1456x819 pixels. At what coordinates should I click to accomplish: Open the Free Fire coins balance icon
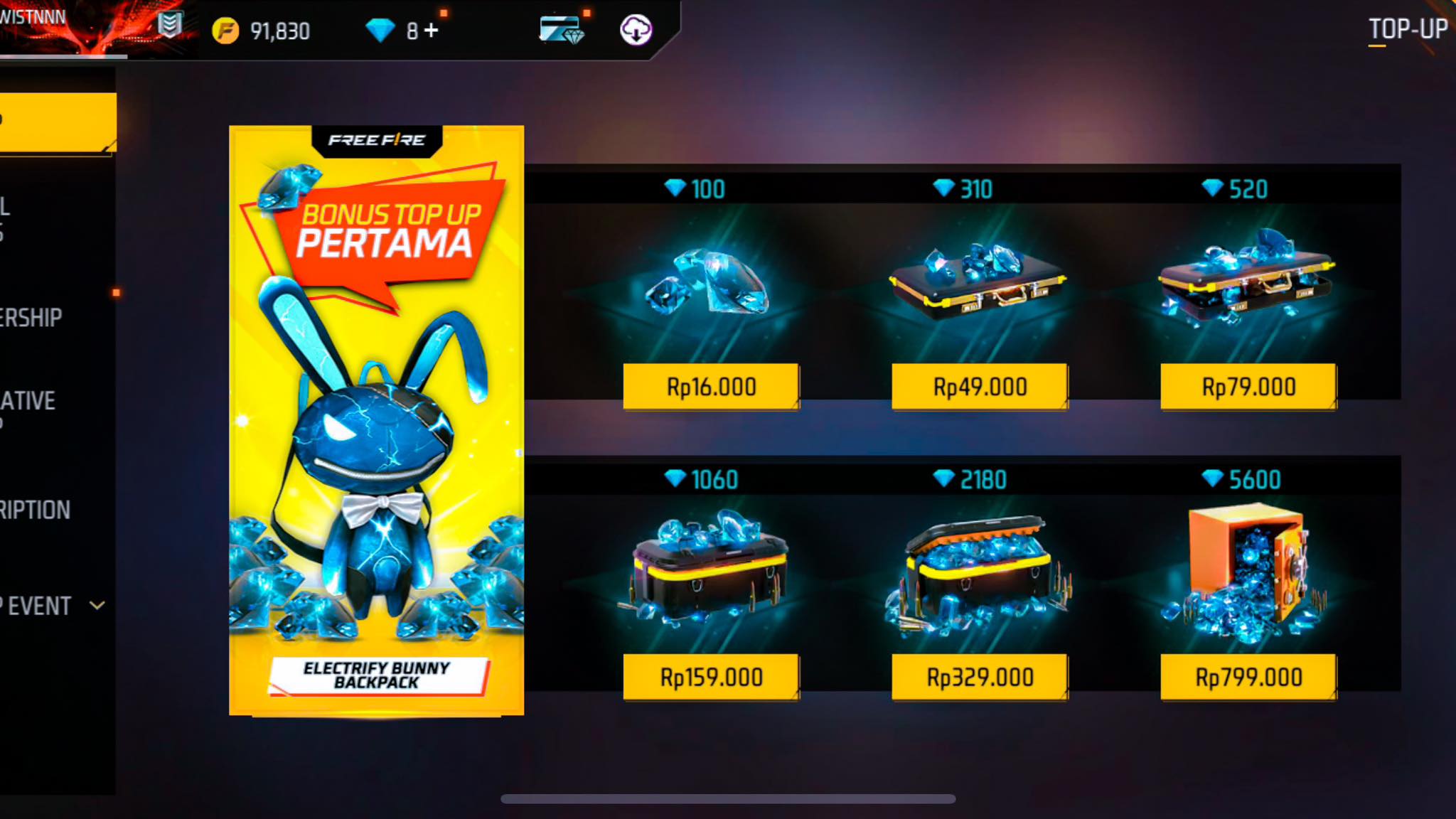[226, 30]
